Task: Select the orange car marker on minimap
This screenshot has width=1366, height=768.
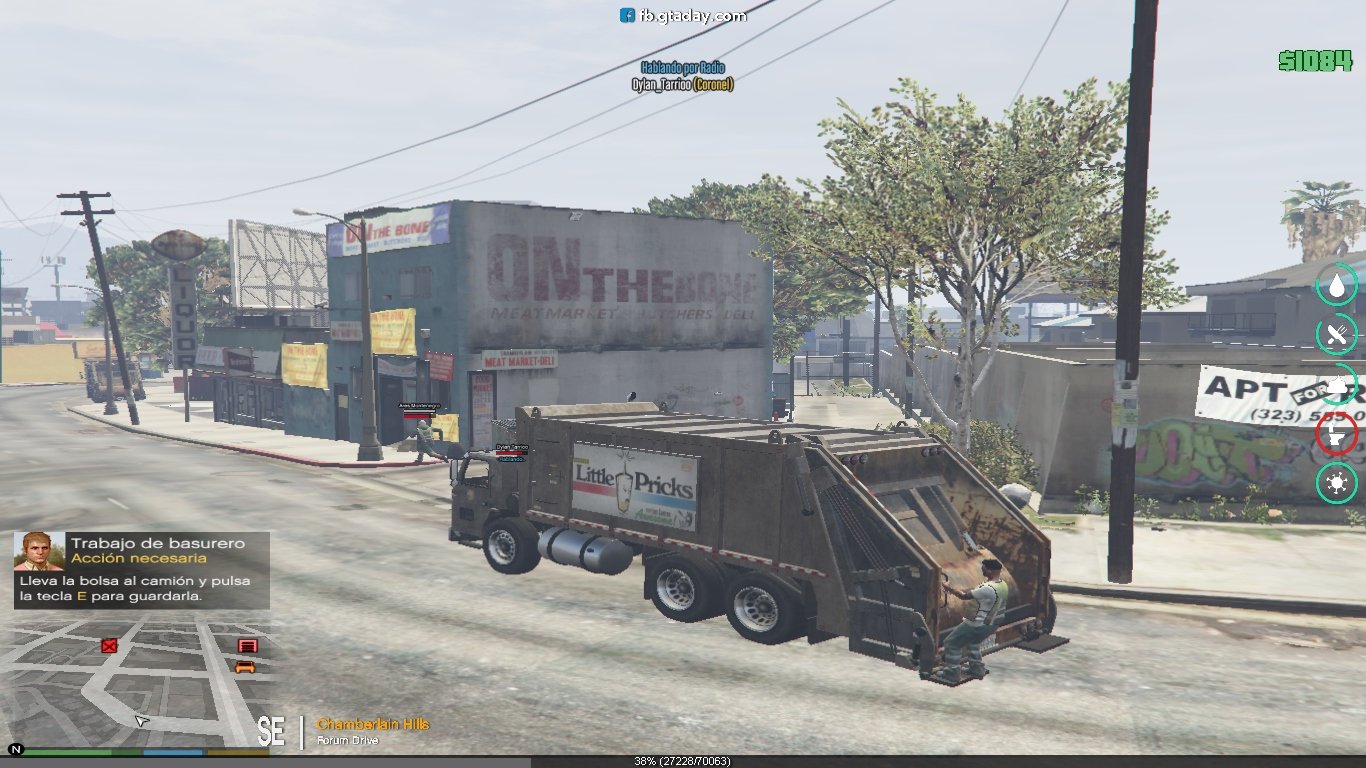Action: (x=245, y=667)
